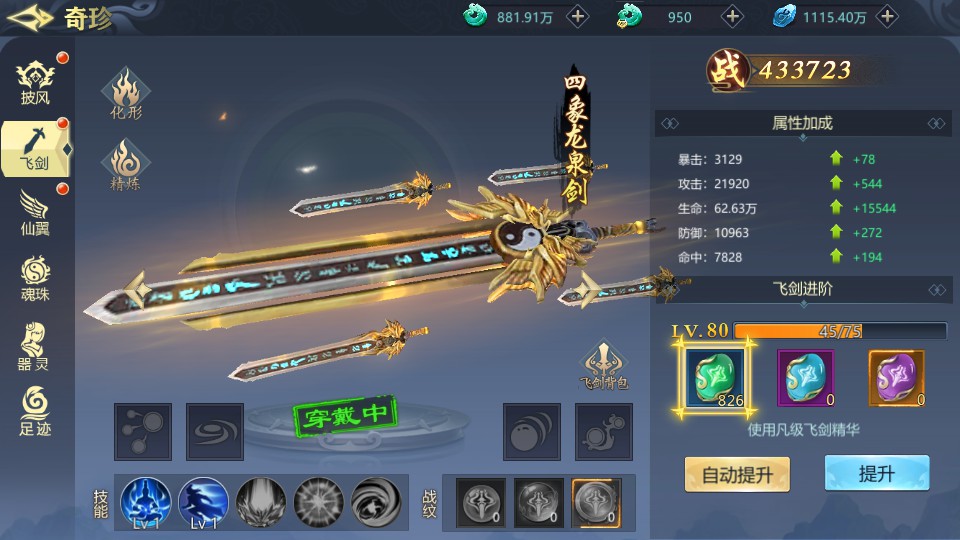
Task: Click the 自动提升 auto-upgrade button
Action: coord(737,474)
